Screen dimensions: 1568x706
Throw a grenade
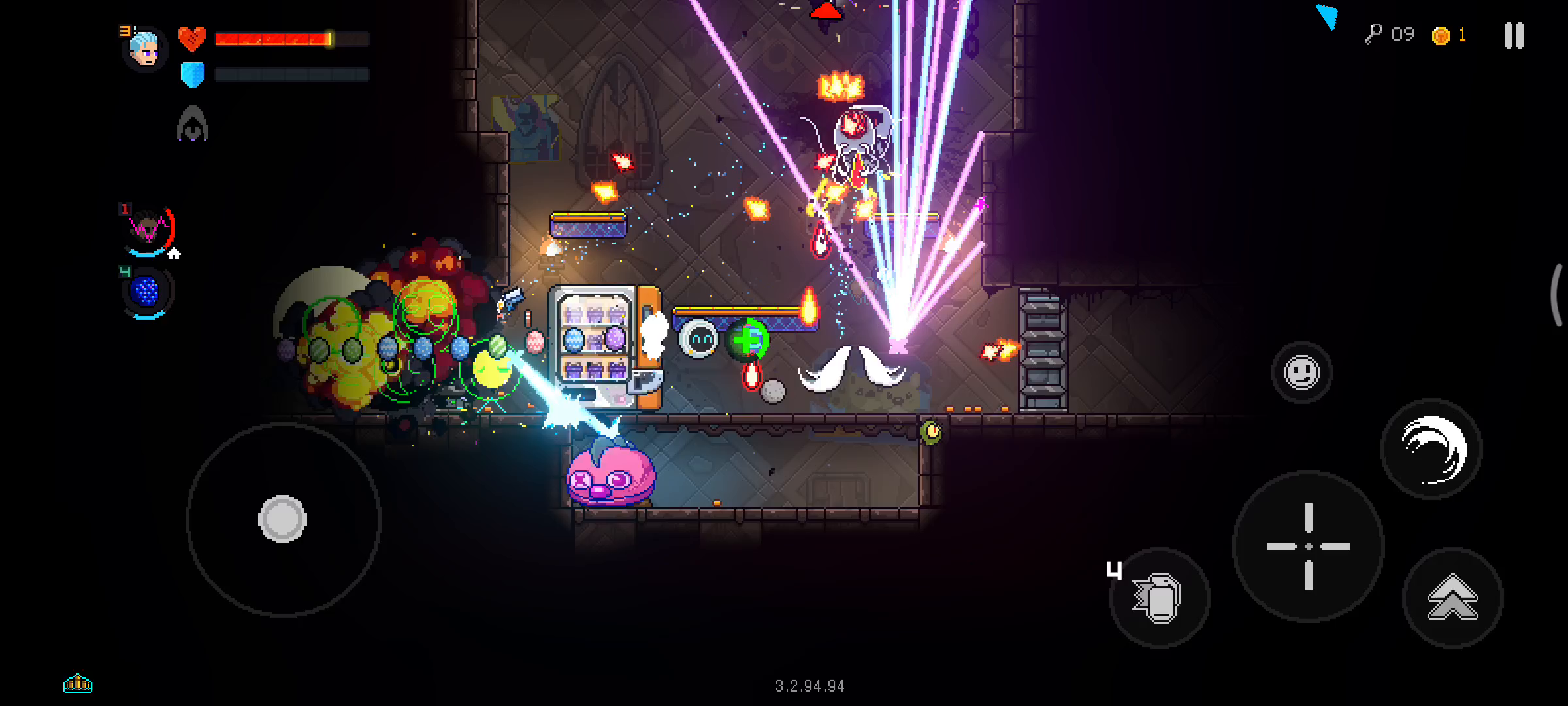point(1159,597)
